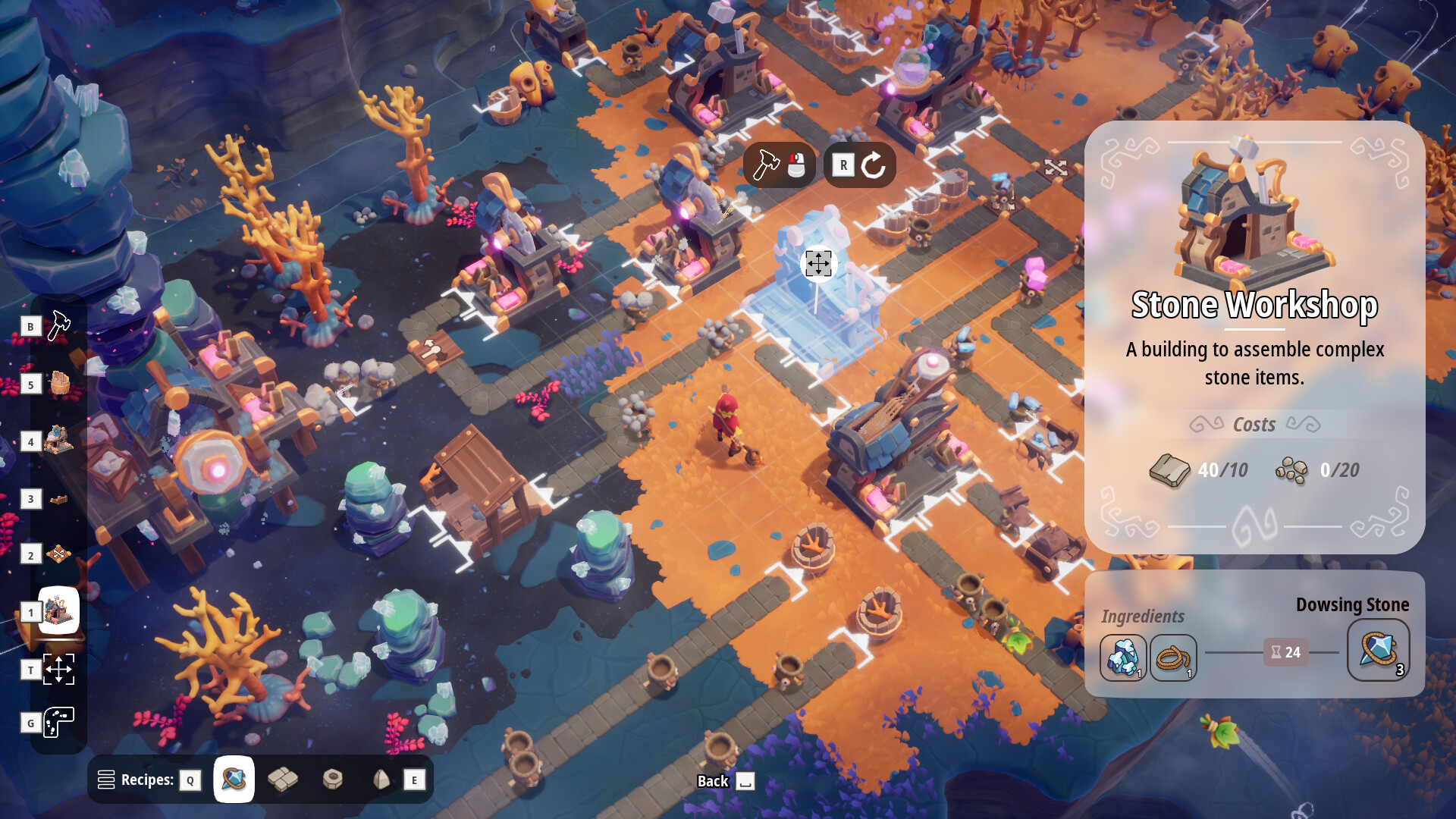Click the rope ingredient icon
The image size is (1456, 819).
click(x=1173, y=655)
